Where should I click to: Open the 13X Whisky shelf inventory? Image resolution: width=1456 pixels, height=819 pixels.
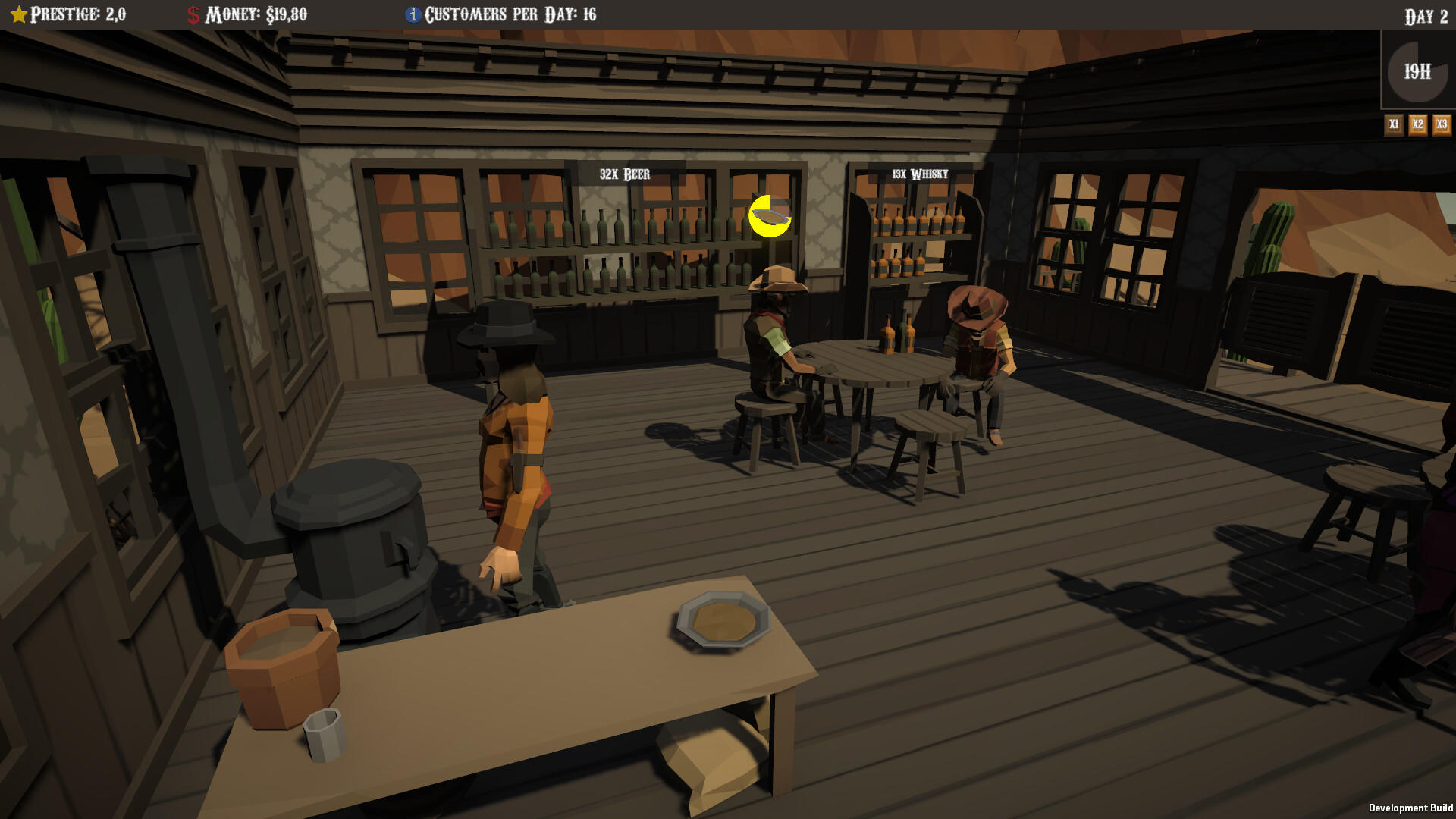point(919,173)
